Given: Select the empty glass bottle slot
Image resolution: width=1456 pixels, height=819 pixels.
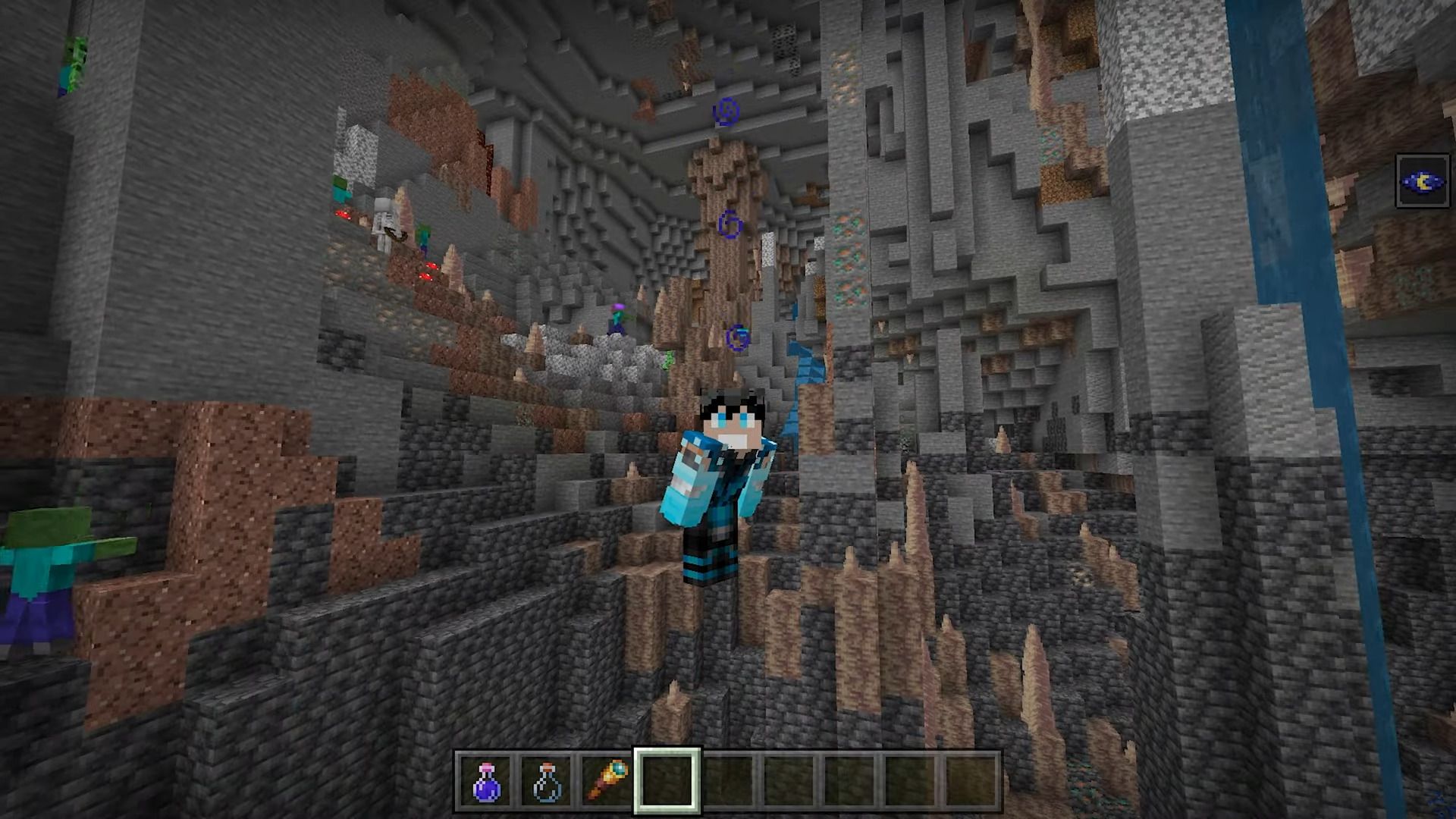Looking at the screenshot, I should click(x=546, y=780).
